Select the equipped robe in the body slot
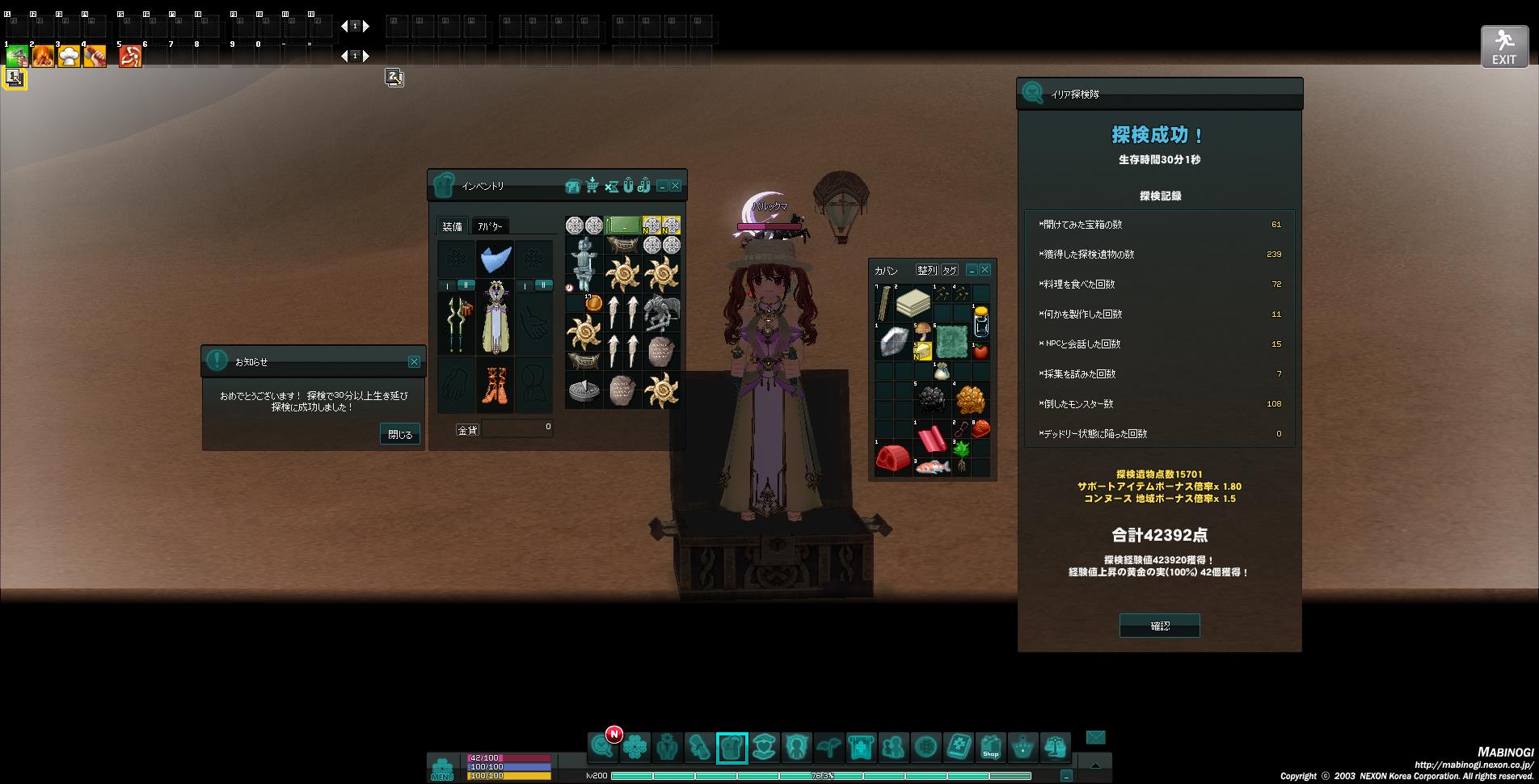 494,318
